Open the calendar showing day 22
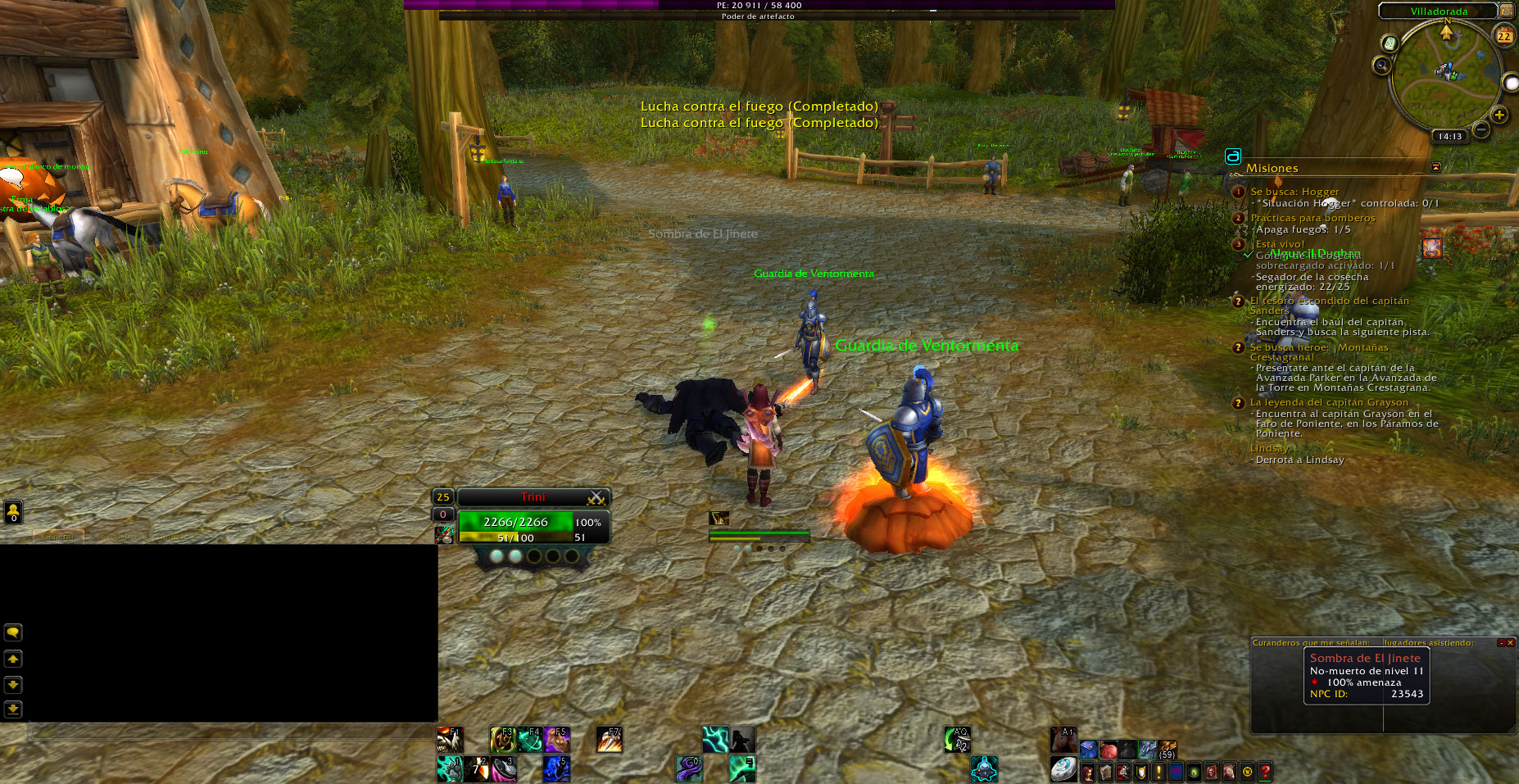This screenshot has width=1519, height=784. (1504, 36)
